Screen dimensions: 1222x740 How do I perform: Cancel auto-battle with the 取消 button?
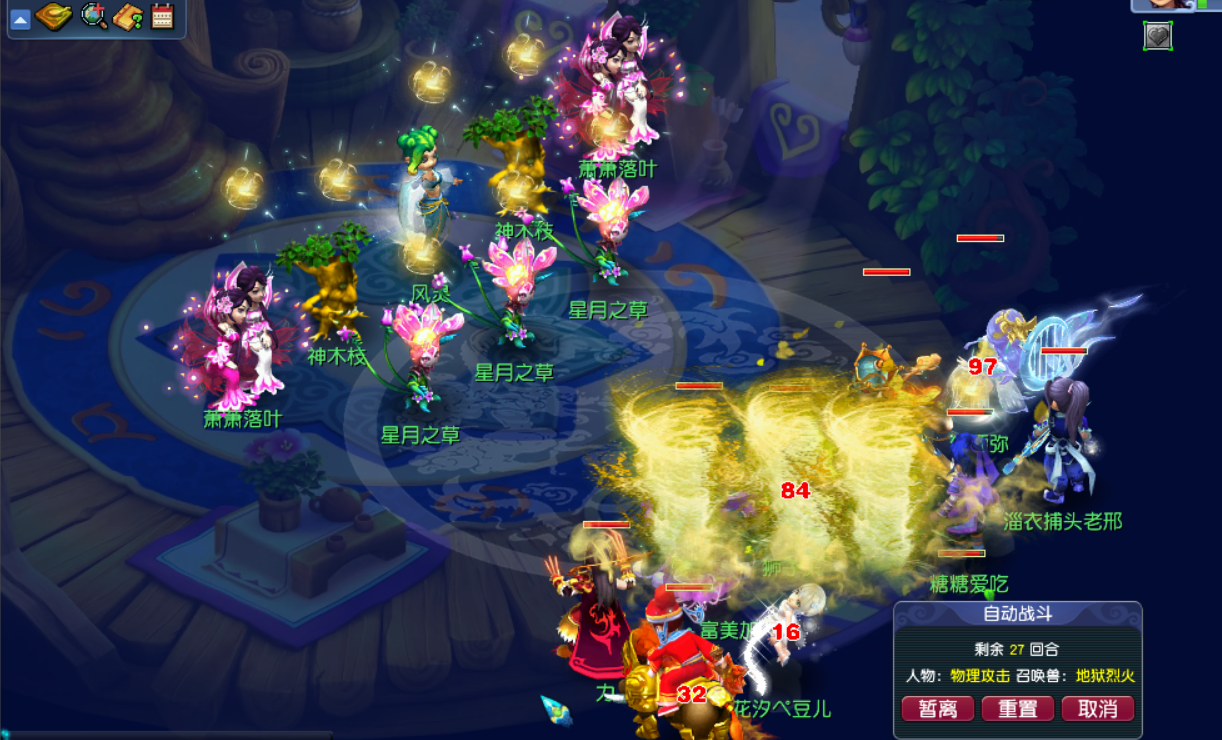[1097, 709]
